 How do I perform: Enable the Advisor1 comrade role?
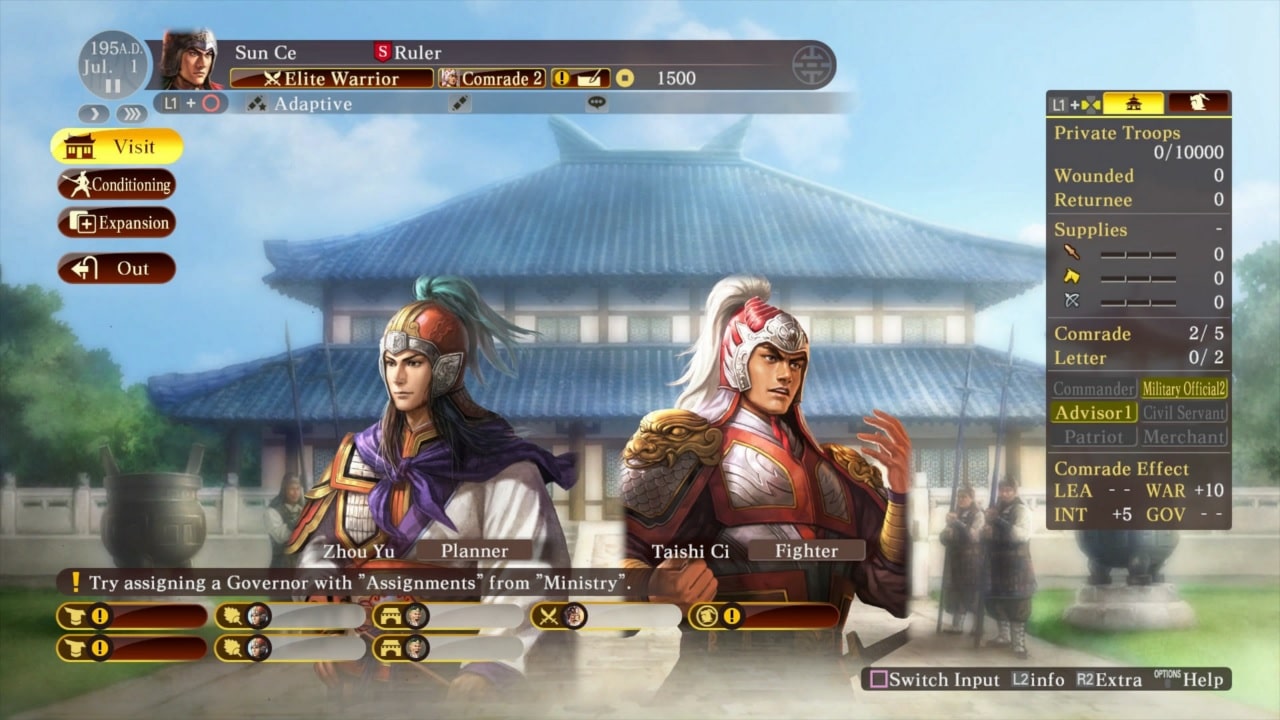(1092, 412)
